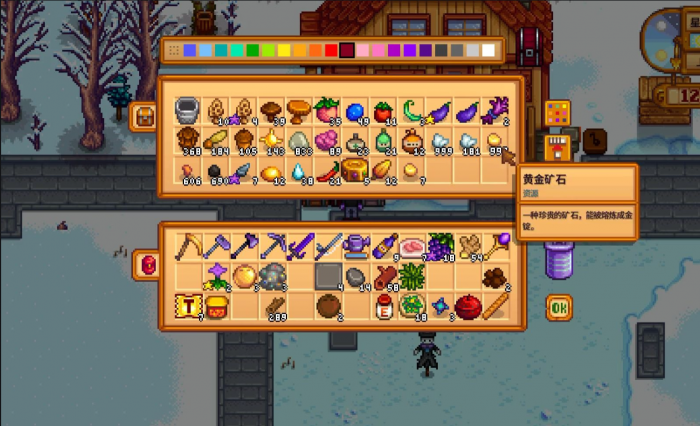Click the chest icon beside the chest grid
The image size is (700, 426).
[143, 116]
